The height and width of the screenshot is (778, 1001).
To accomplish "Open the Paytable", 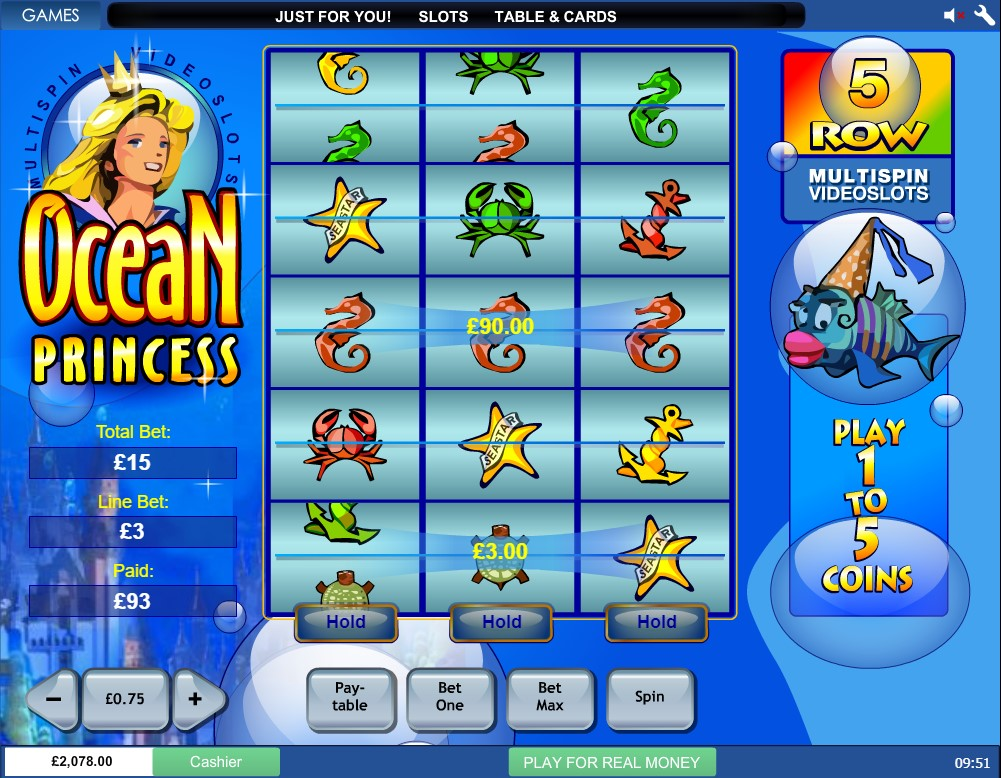I will pyautogui.click(x=350, y=697).
